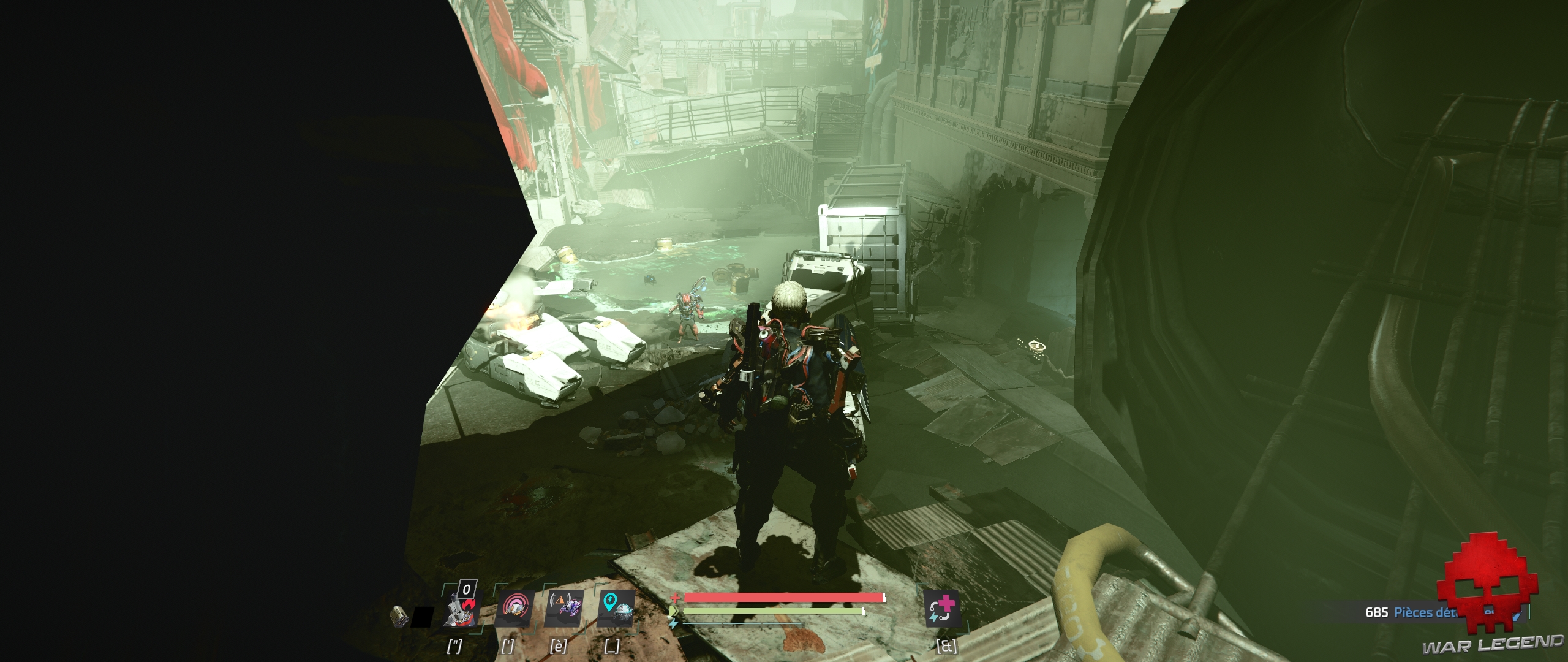Open the [&] injectable hotkey label
The width and height of the screenshot is (1568, 662).
948,647
